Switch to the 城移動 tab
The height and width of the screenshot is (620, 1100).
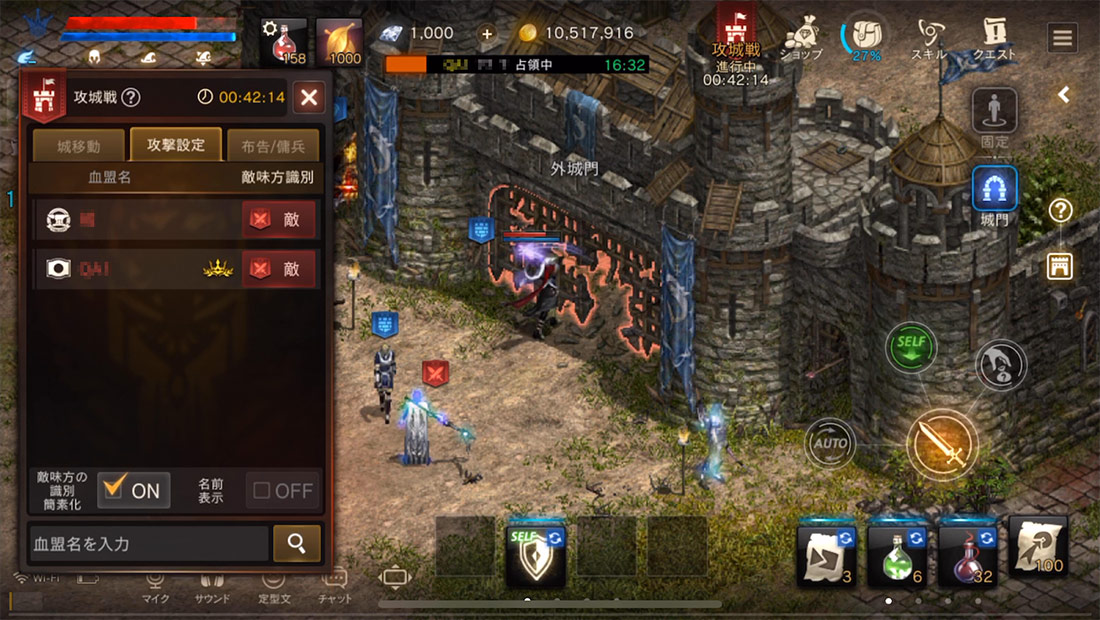79,146
